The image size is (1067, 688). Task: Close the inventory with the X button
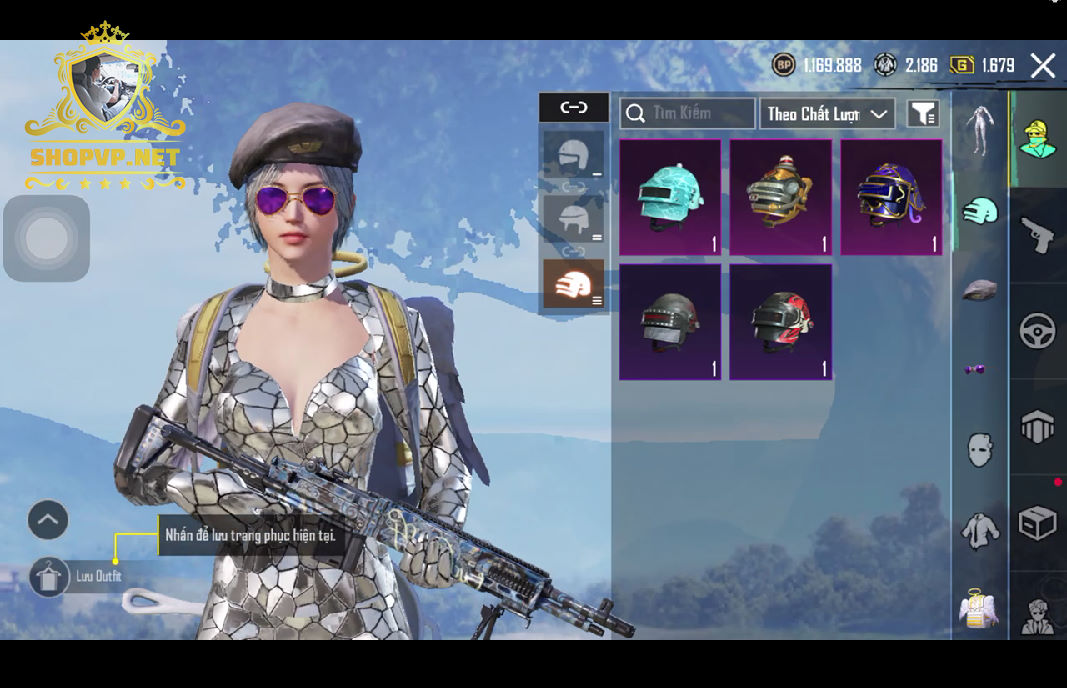tap(1042, 66)
